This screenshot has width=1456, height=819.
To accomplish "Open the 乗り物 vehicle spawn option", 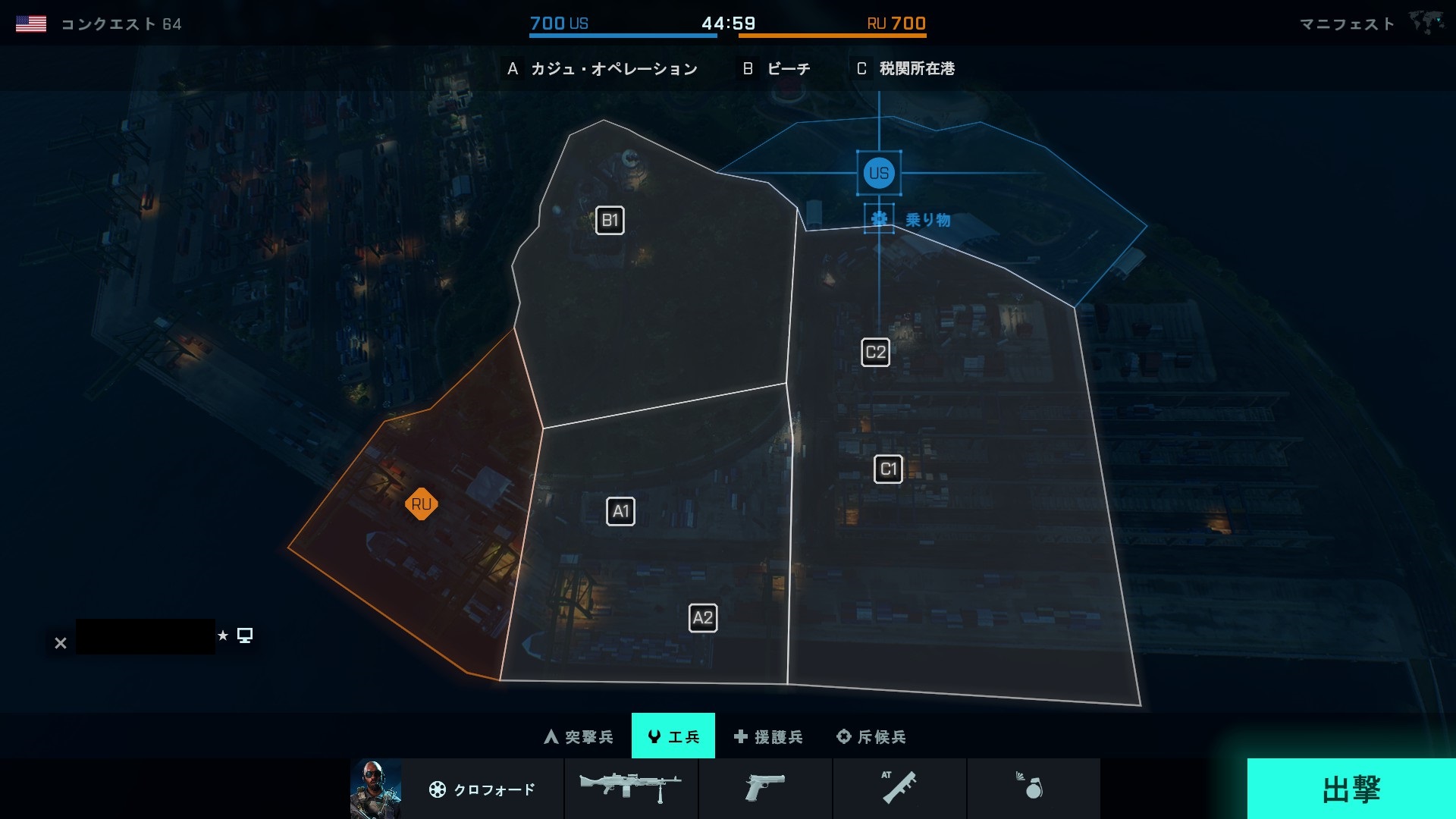I will click(x=909, y=220).
